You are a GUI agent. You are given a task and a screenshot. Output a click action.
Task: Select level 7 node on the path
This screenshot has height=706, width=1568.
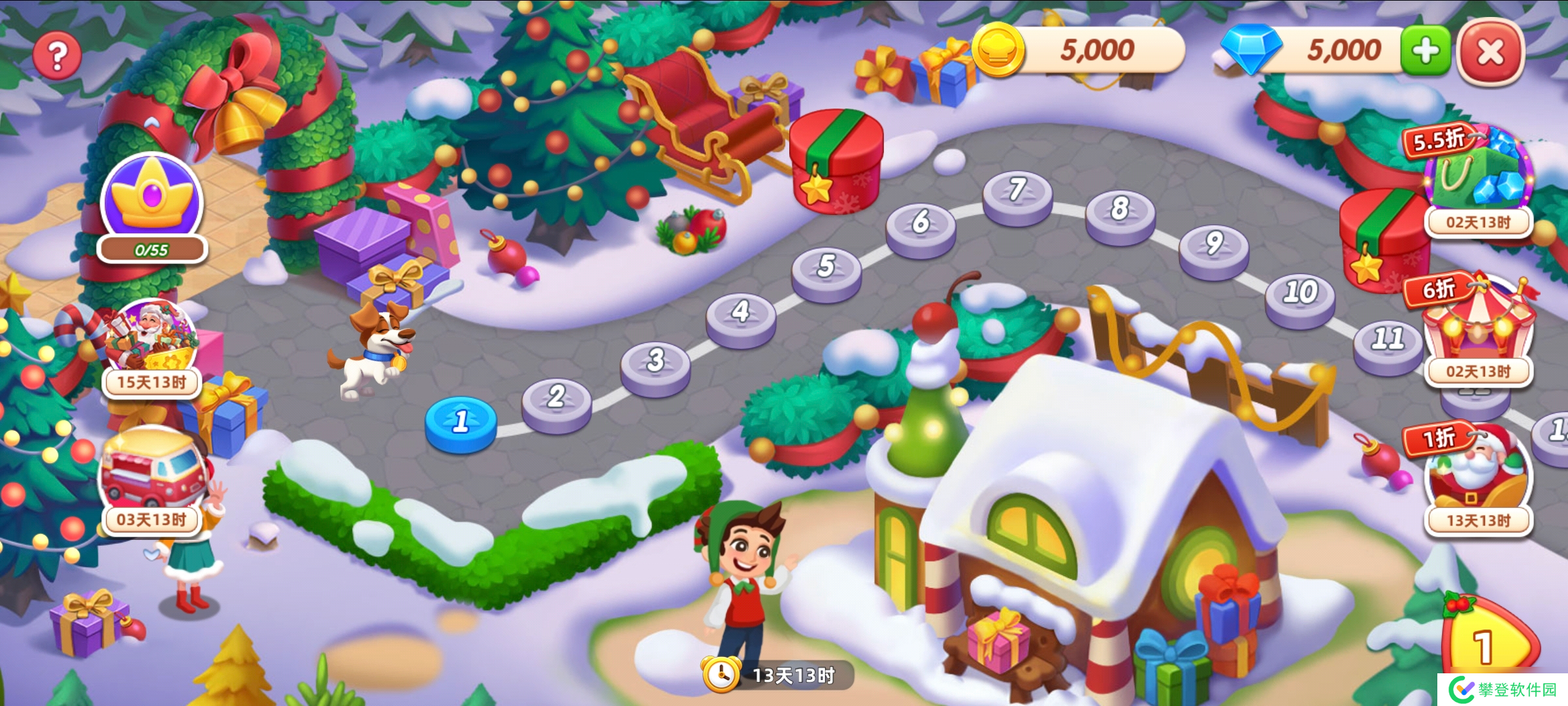1017,192
